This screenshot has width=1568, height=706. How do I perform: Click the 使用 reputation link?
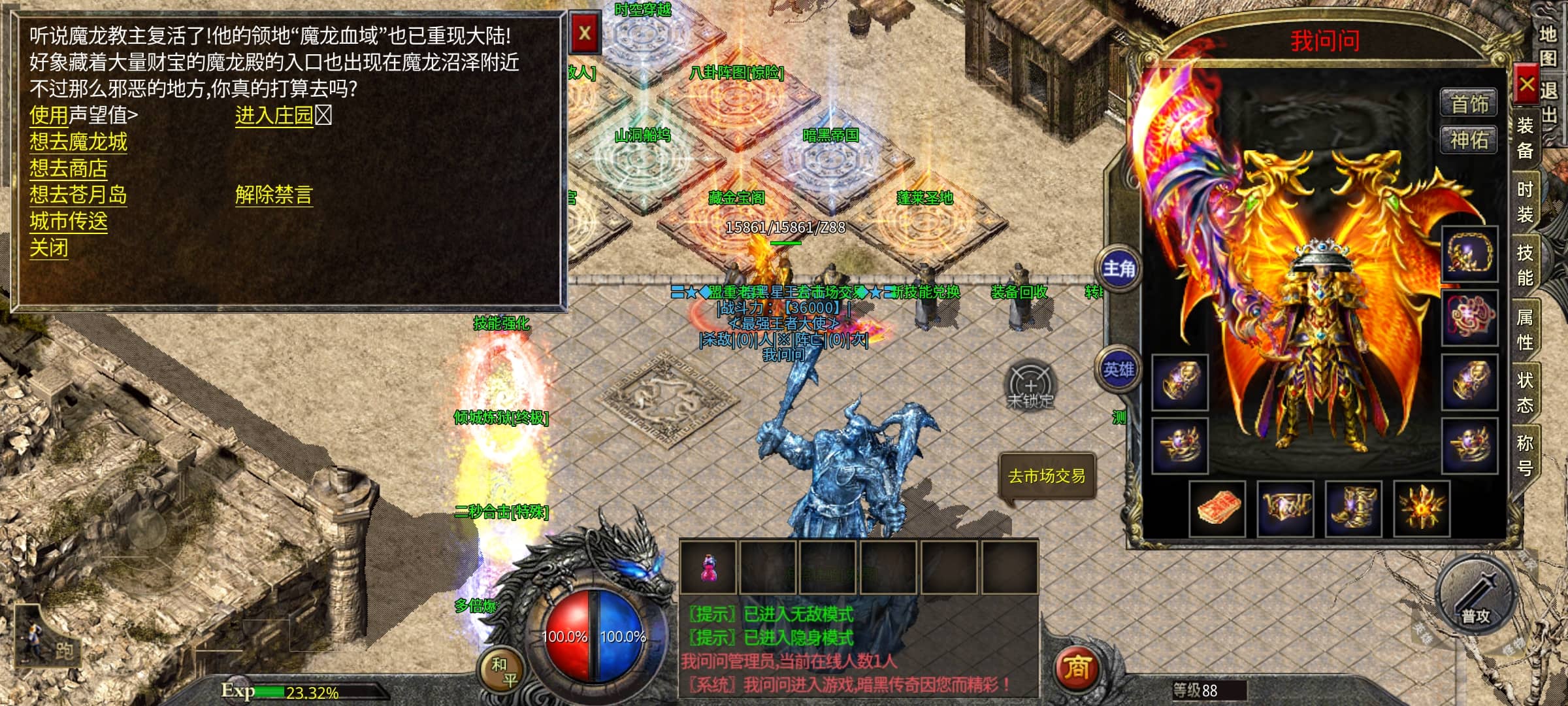(49, 116)
